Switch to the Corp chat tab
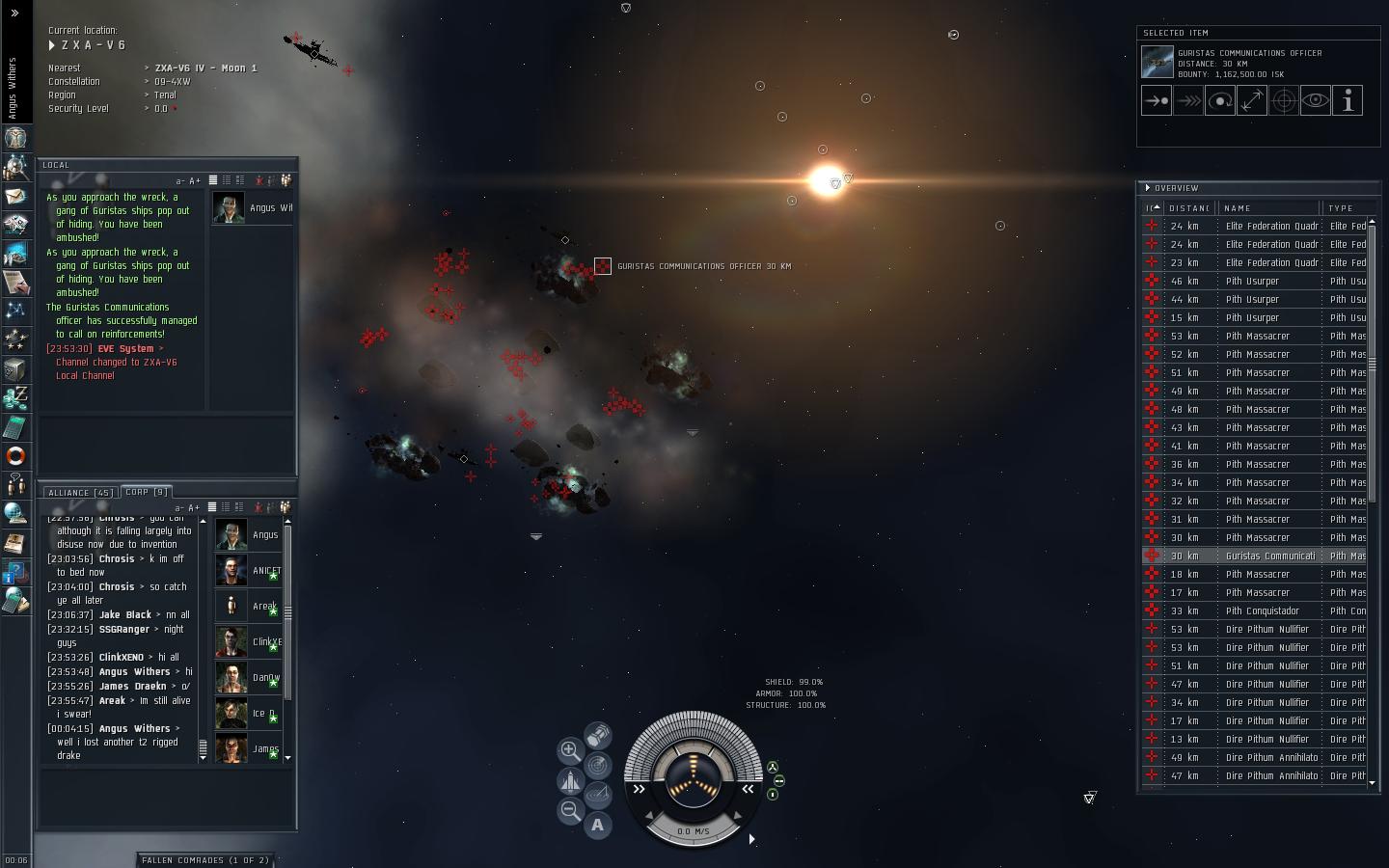Screen dimensions: 1389x868 point(147,492)
